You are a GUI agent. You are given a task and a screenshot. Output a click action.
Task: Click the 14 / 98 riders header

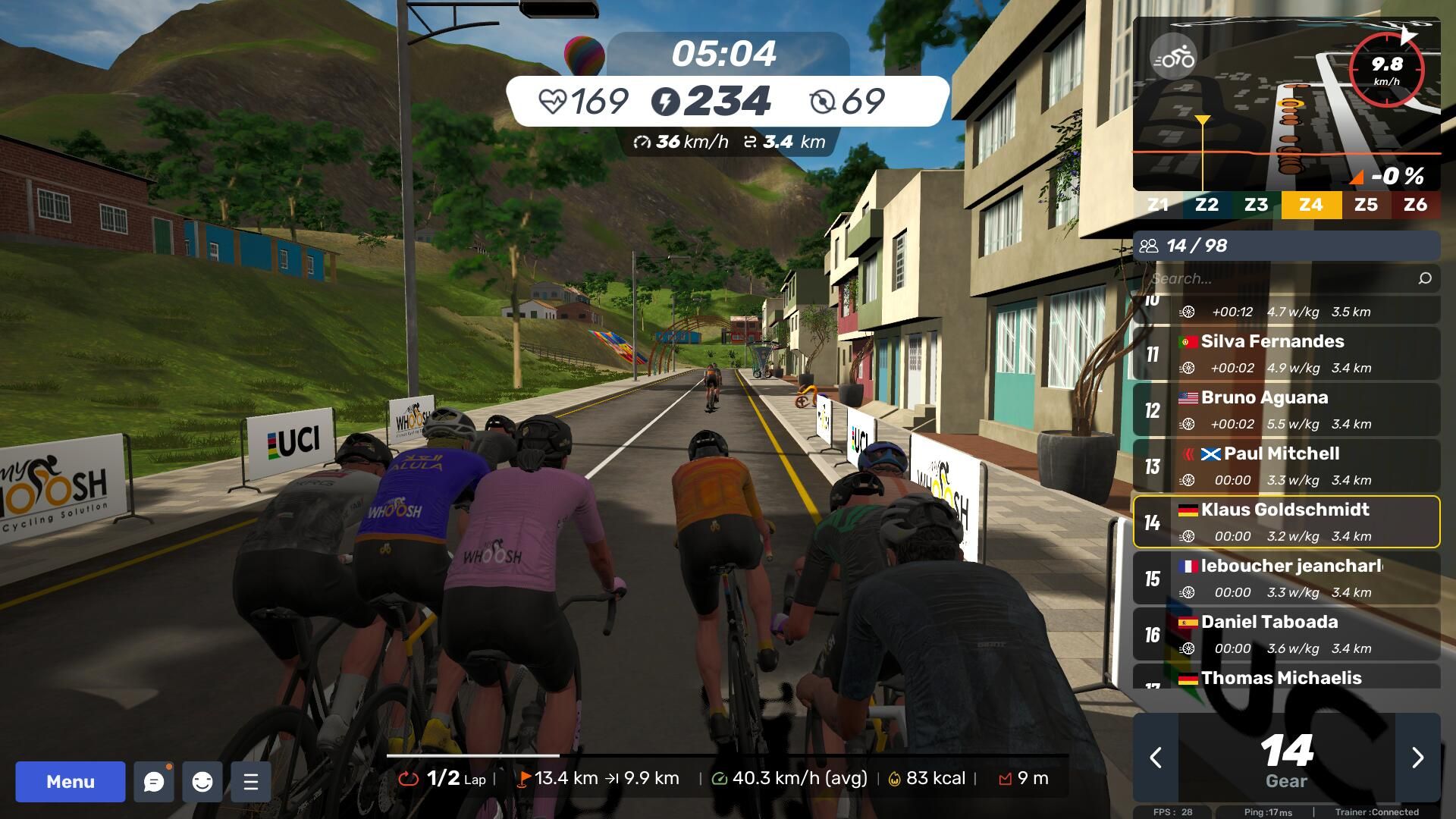1286,246
